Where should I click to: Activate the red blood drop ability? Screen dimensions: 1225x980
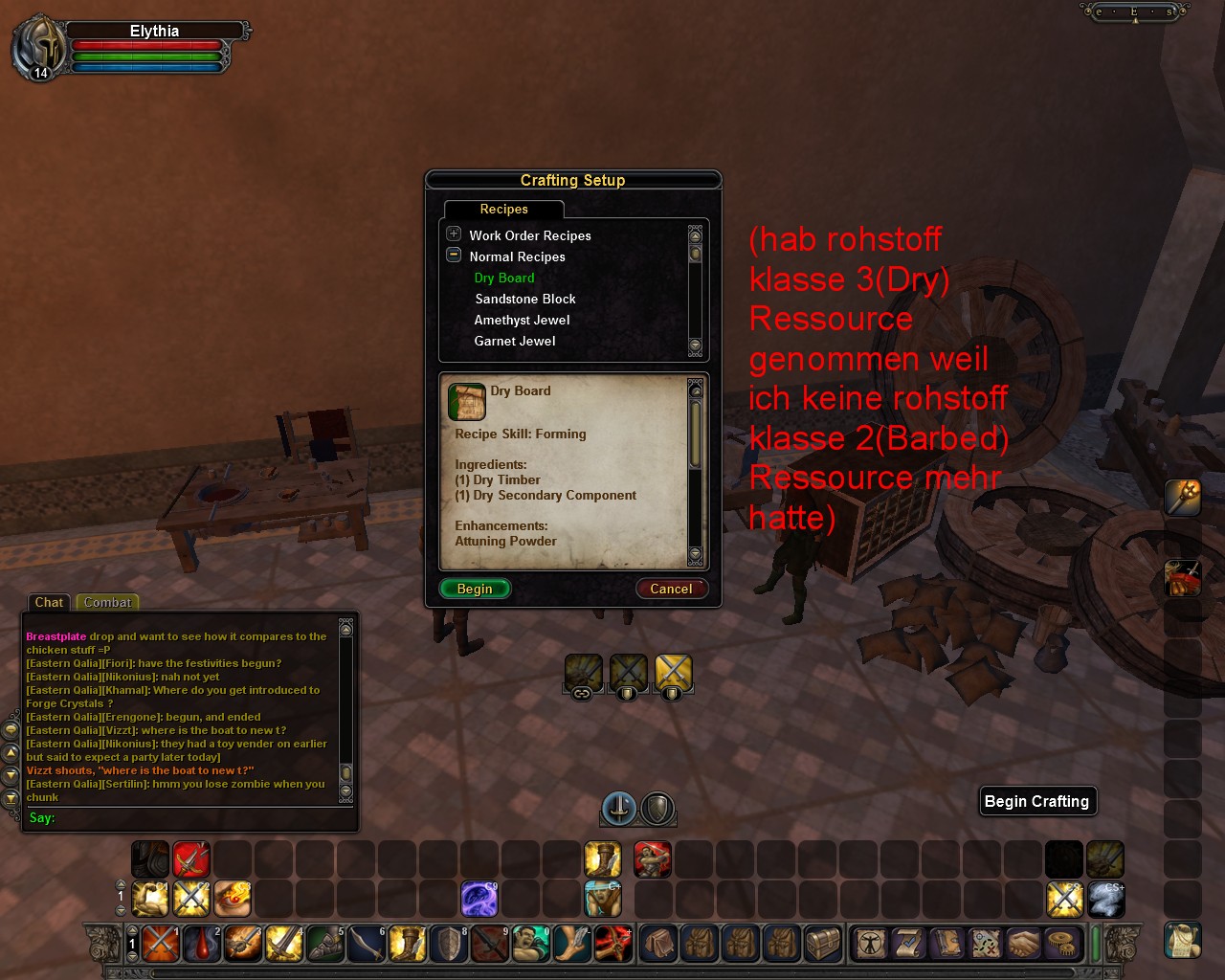click(202, 944)
